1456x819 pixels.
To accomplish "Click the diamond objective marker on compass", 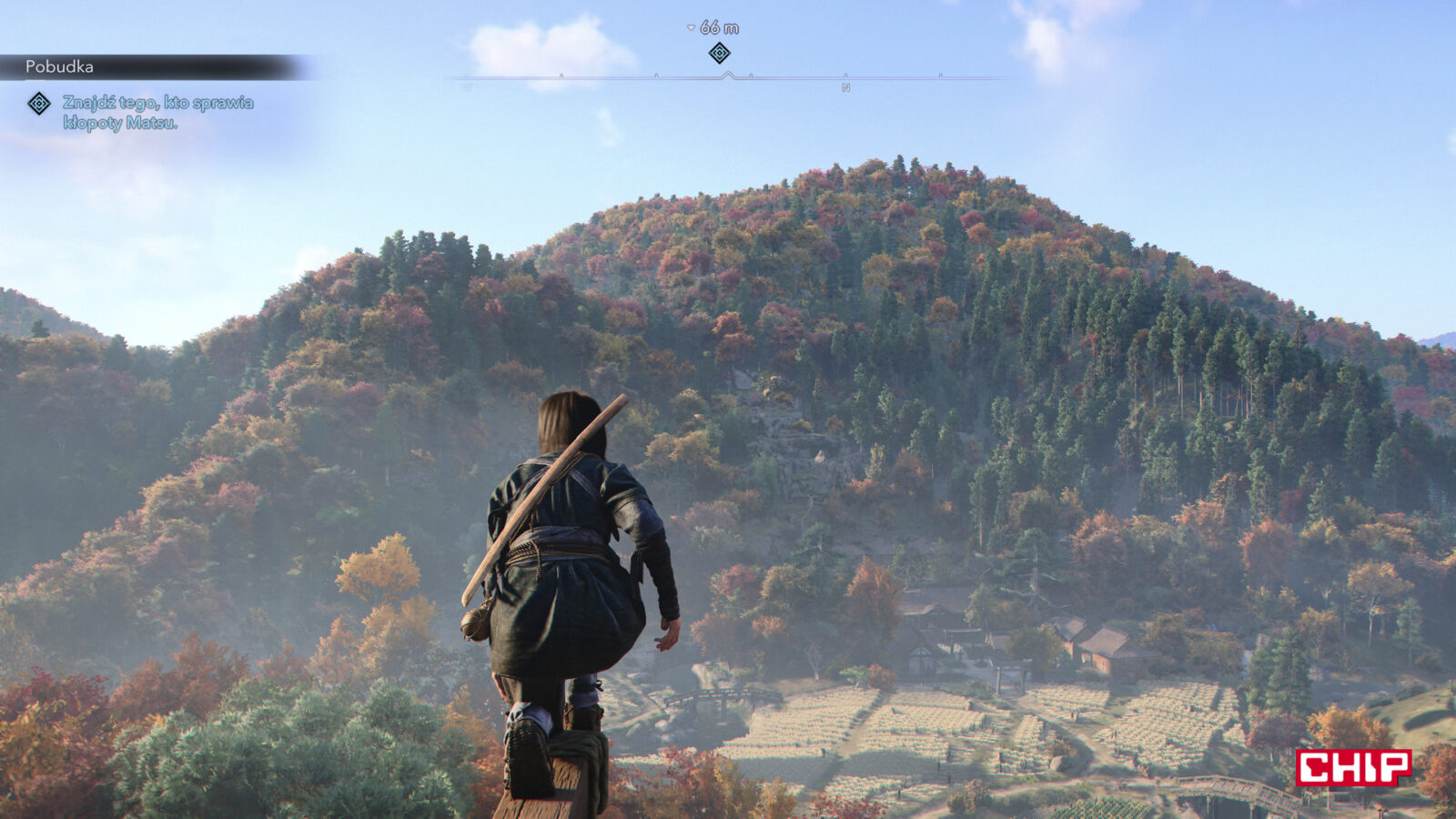I will click(719, 53).
